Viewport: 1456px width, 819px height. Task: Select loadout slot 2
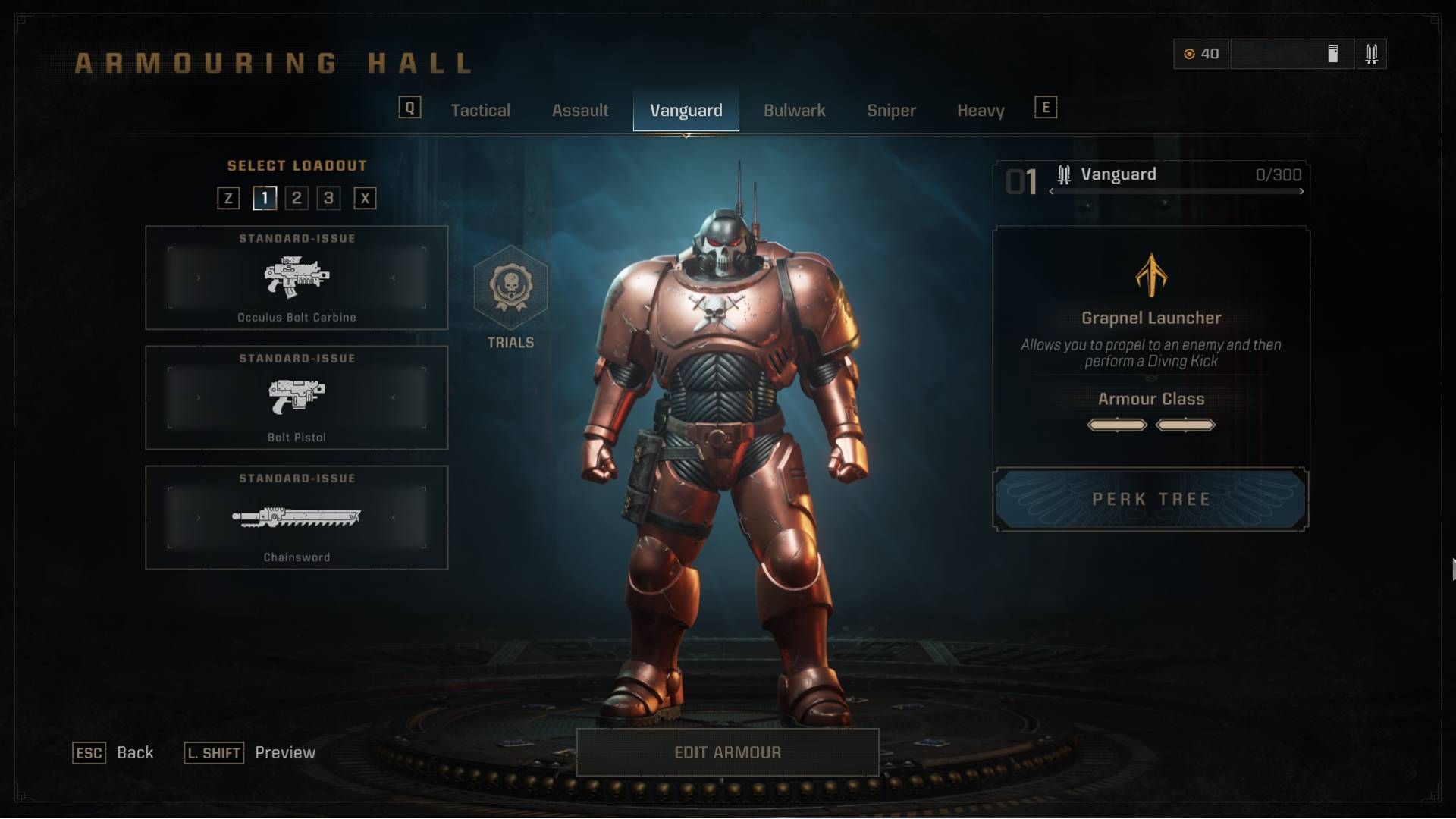tap(297, 199)
